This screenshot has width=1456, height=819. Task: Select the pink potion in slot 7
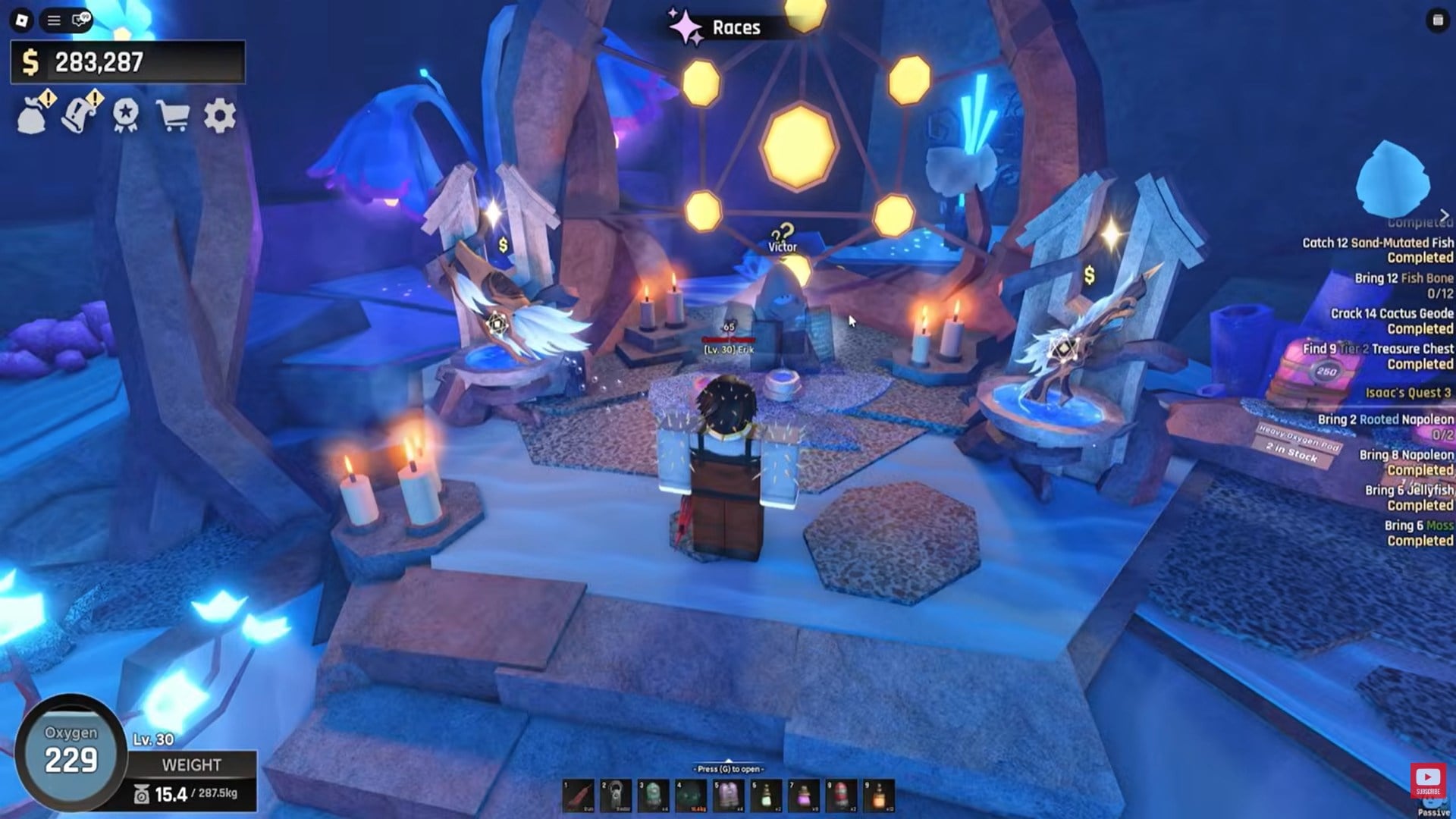coord(804,796)
